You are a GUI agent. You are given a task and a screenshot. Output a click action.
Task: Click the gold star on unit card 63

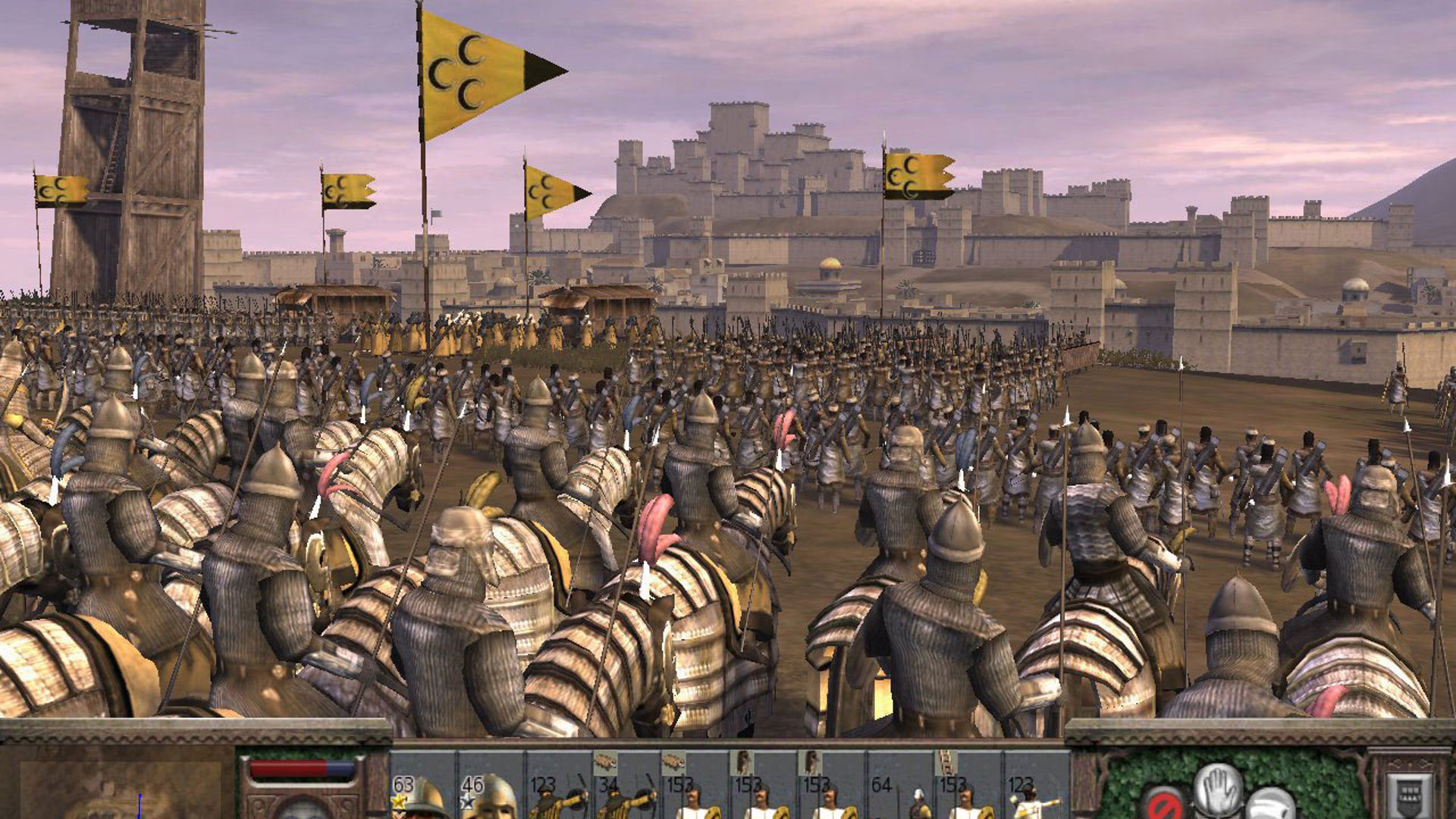[400, 802]
